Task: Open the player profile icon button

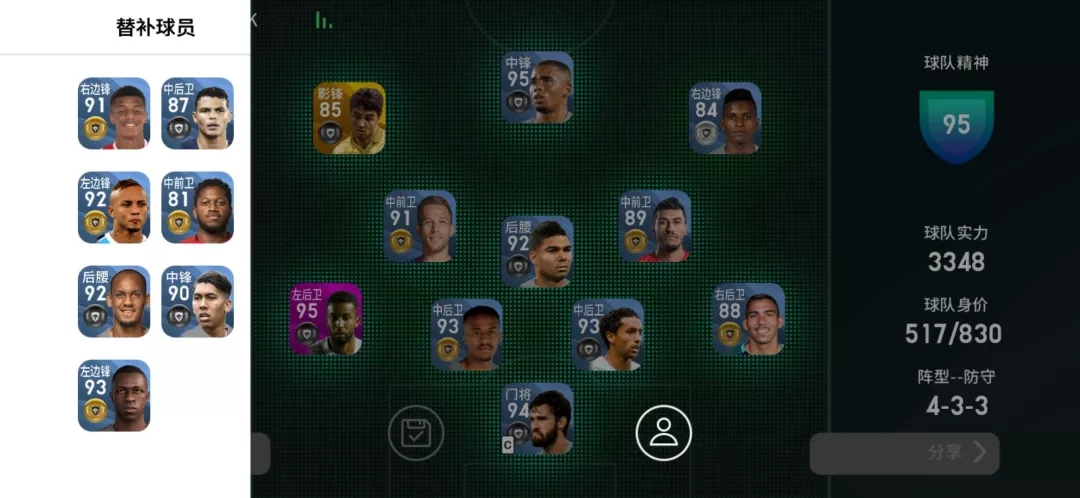Action: tap(663, 433)
